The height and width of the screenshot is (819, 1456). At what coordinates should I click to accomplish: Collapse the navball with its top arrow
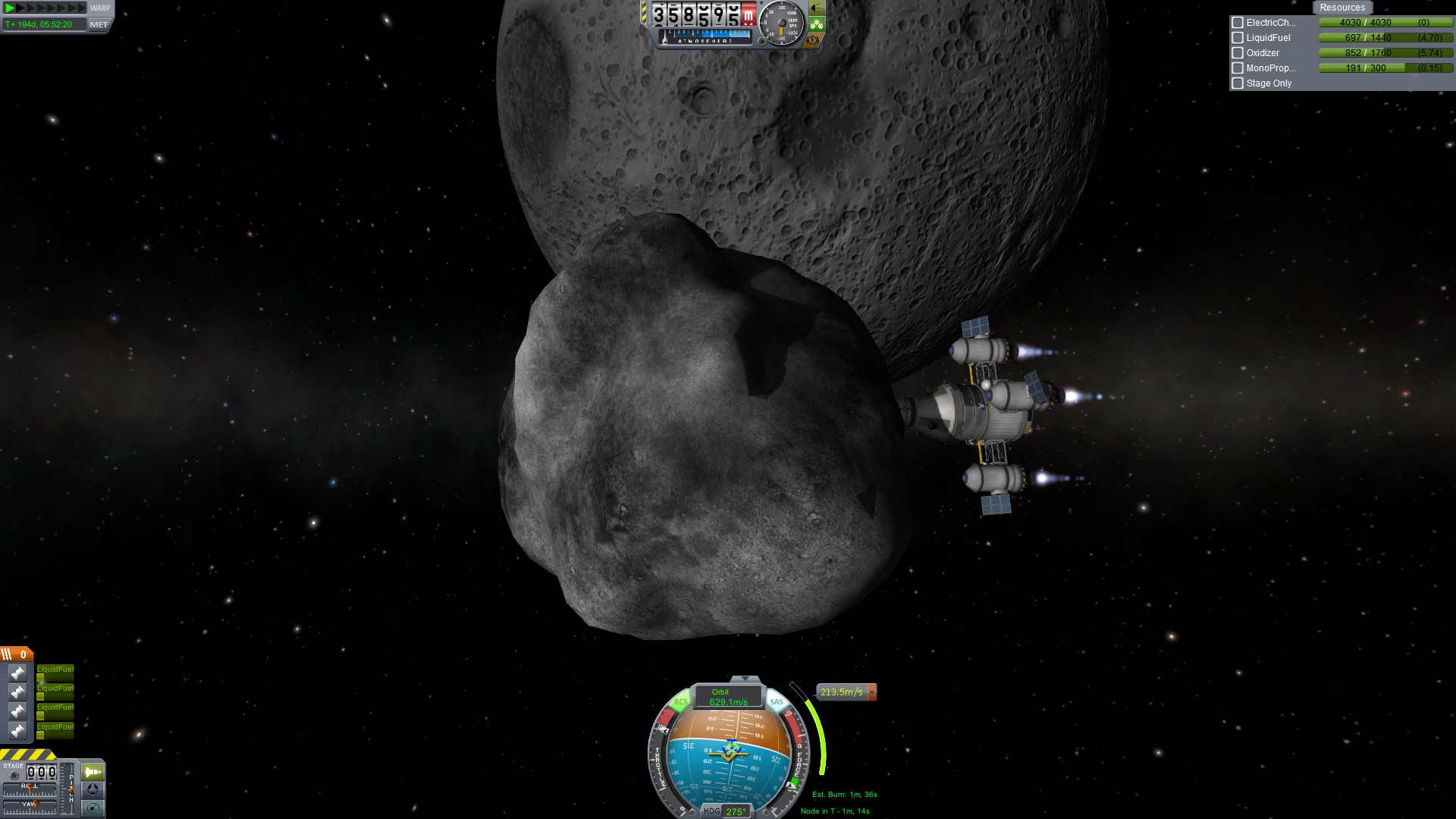tap(745, 679)
